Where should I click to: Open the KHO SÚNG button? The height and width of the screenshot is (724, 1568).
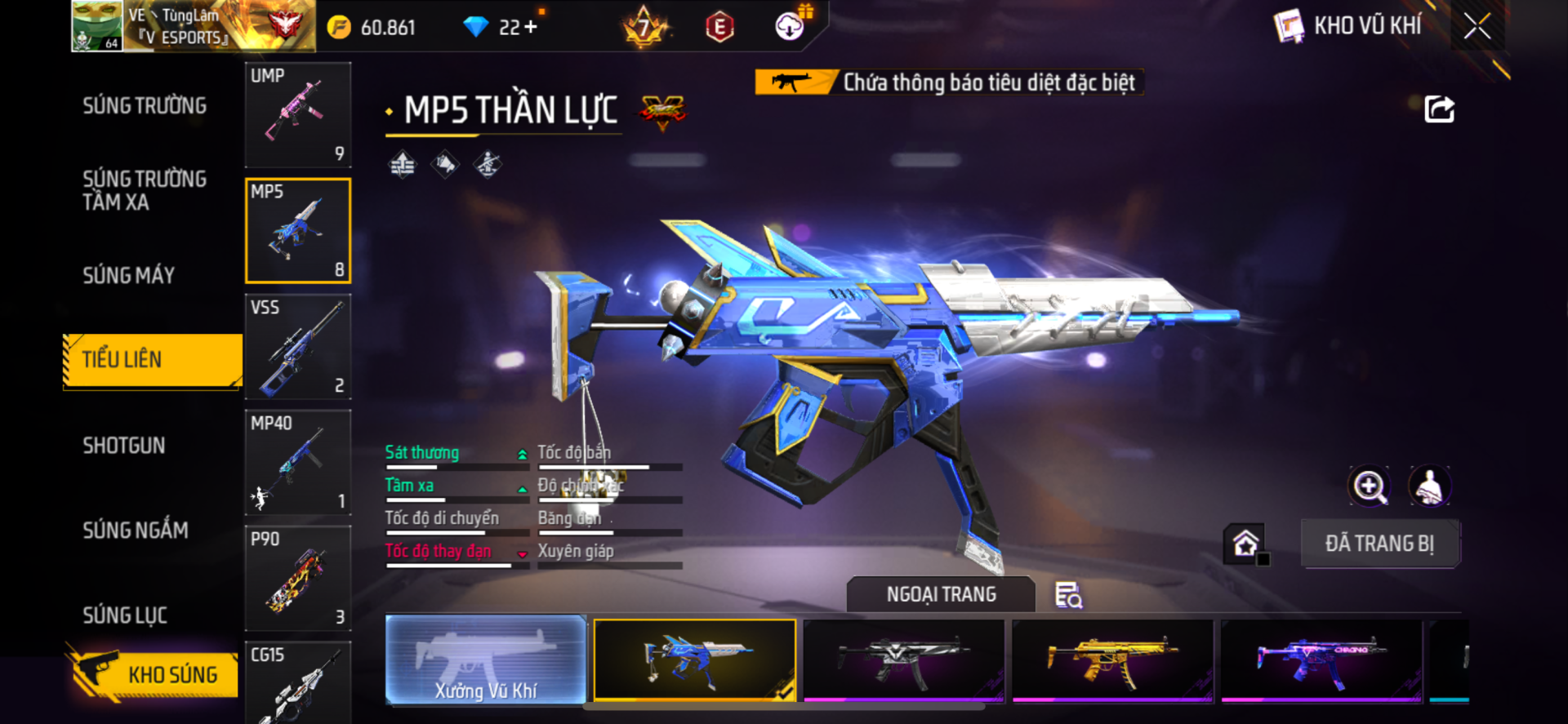coord(154,674)
